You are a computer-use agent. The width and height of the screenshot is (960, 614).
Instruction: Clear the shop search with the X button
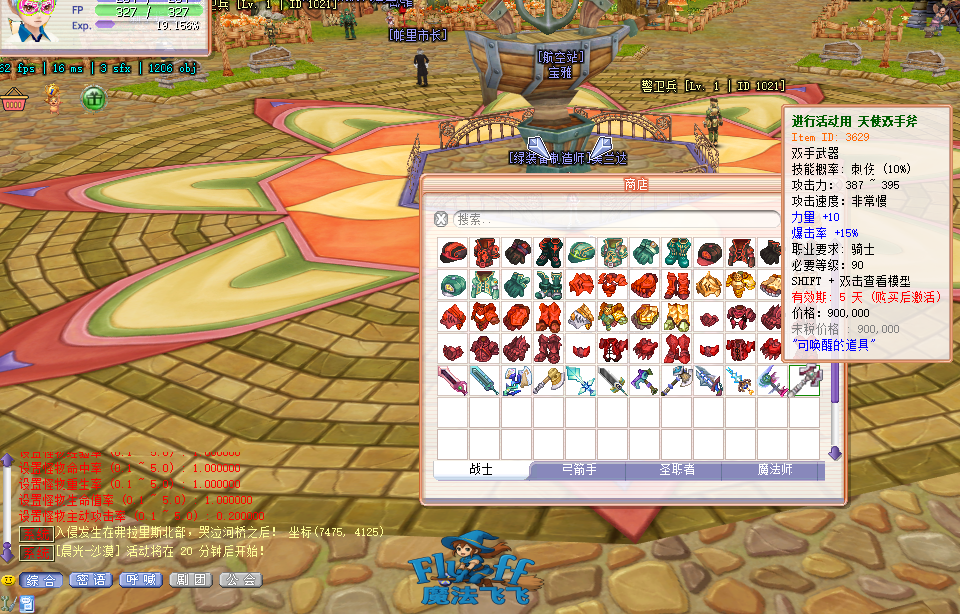[441, 219]
